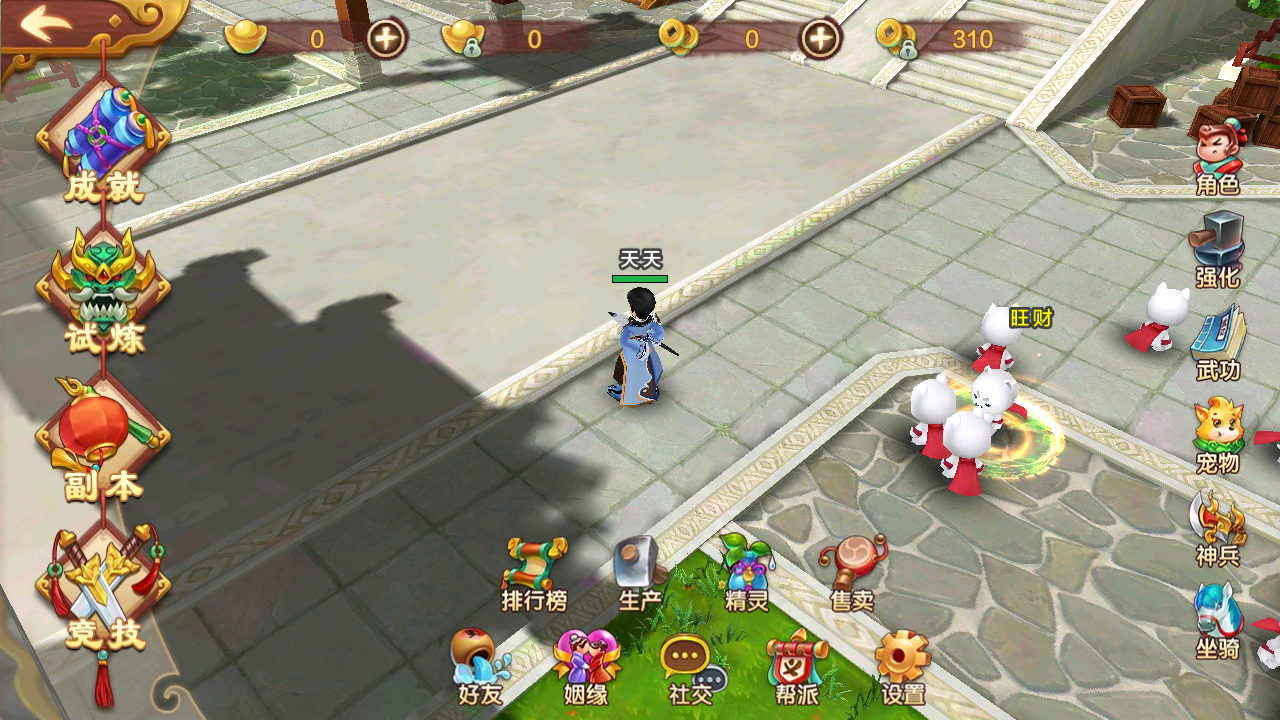Open the 成就 achievements menu
The image size is (1280, 720).
click(103, 145)
